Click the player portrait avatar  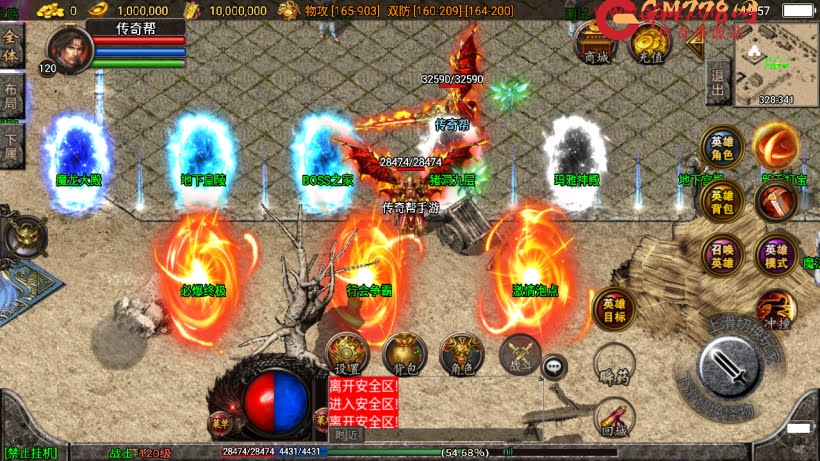point(68,50)
